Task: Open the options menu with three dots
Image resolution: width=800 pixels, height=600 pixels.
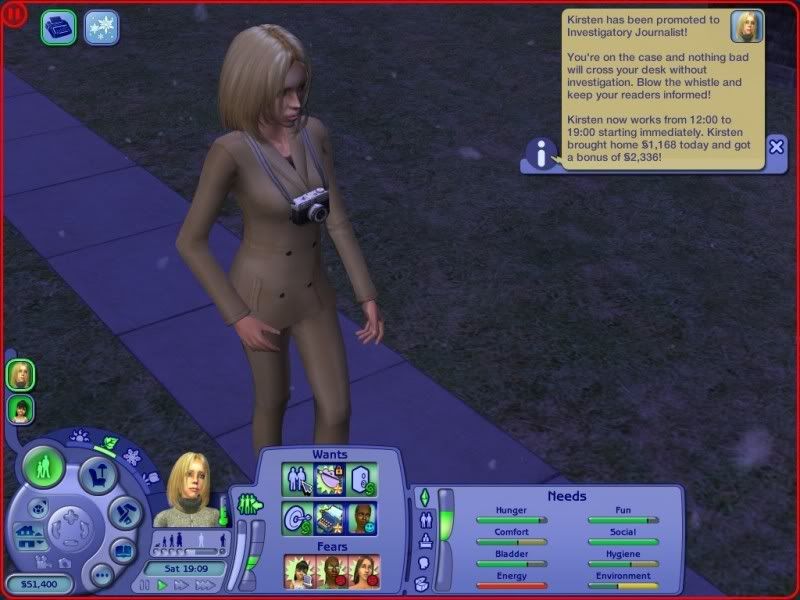Action: [100, 575]
